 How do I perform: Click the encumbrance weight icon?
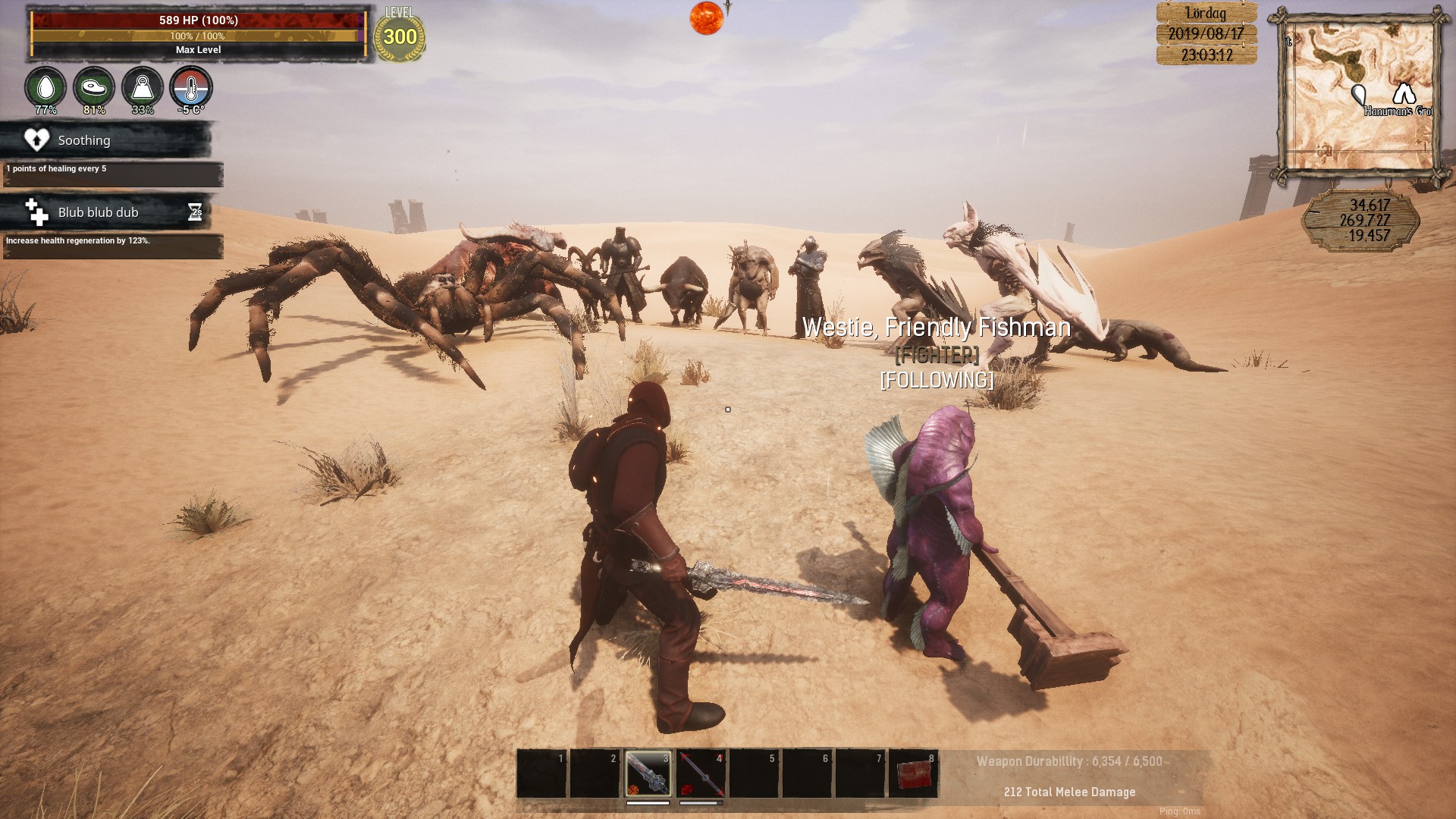[143, 88]
